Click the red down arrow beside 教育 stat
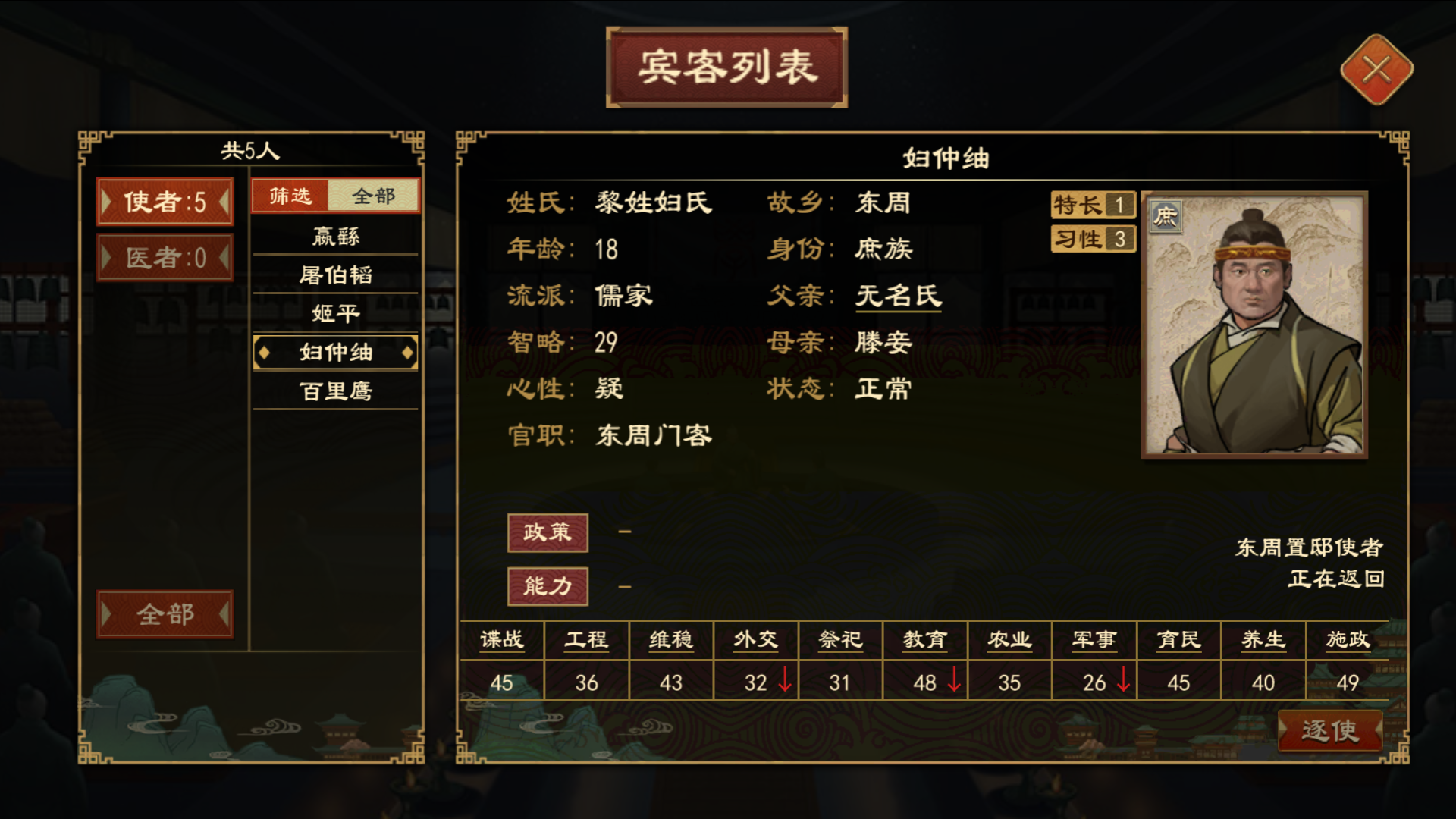The width and height of the screenshot is (1456, 819). [953, 681]
